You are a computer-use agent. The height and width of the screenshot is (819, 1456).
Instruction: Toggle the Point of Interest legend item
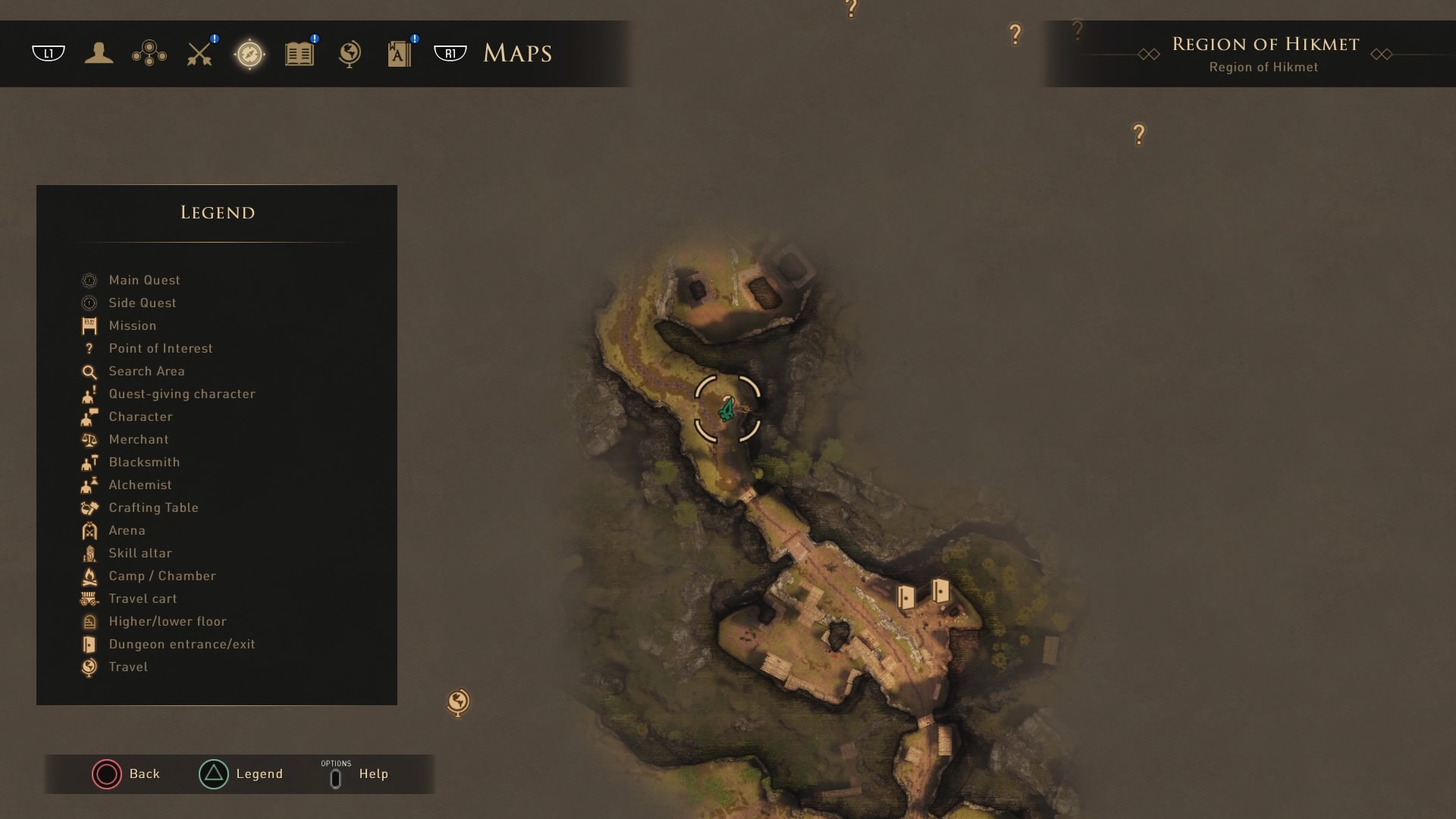[x=160, y=348]
